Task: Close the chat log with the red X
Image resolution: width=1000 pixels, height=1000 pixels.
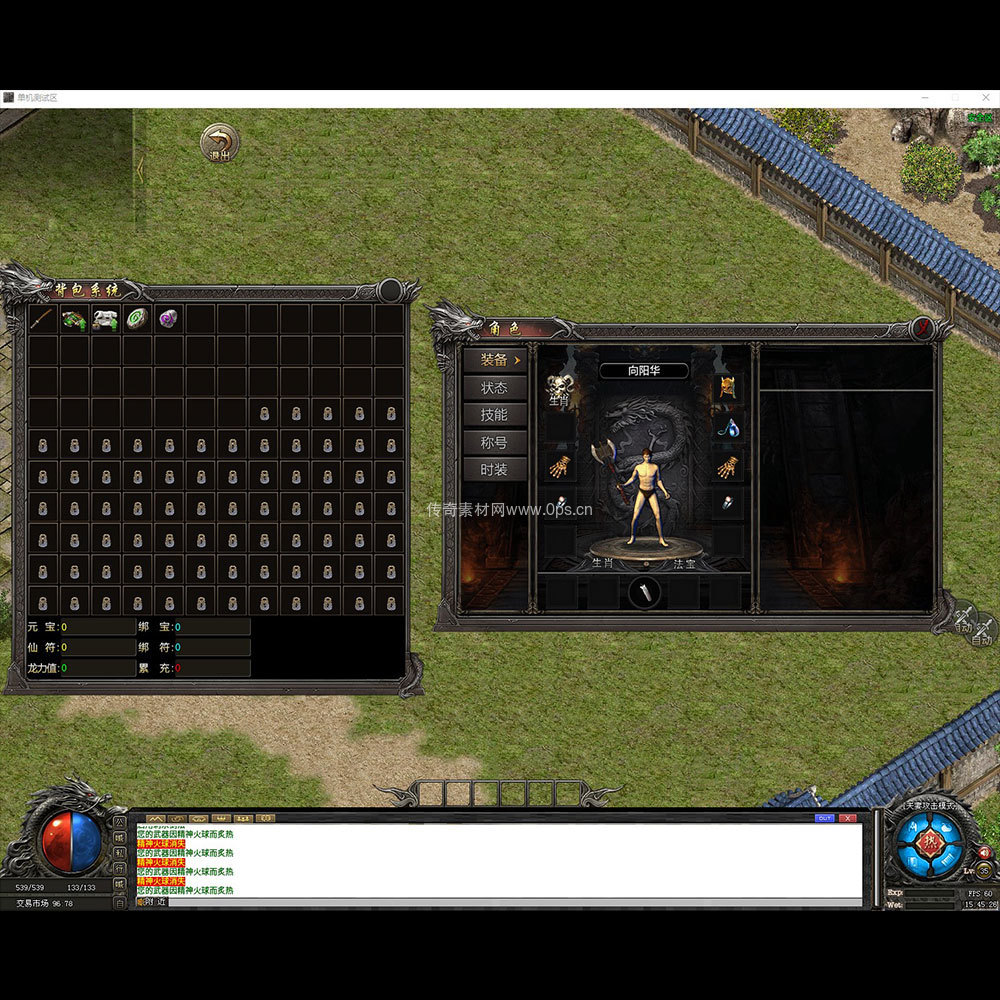Action: 848,818
